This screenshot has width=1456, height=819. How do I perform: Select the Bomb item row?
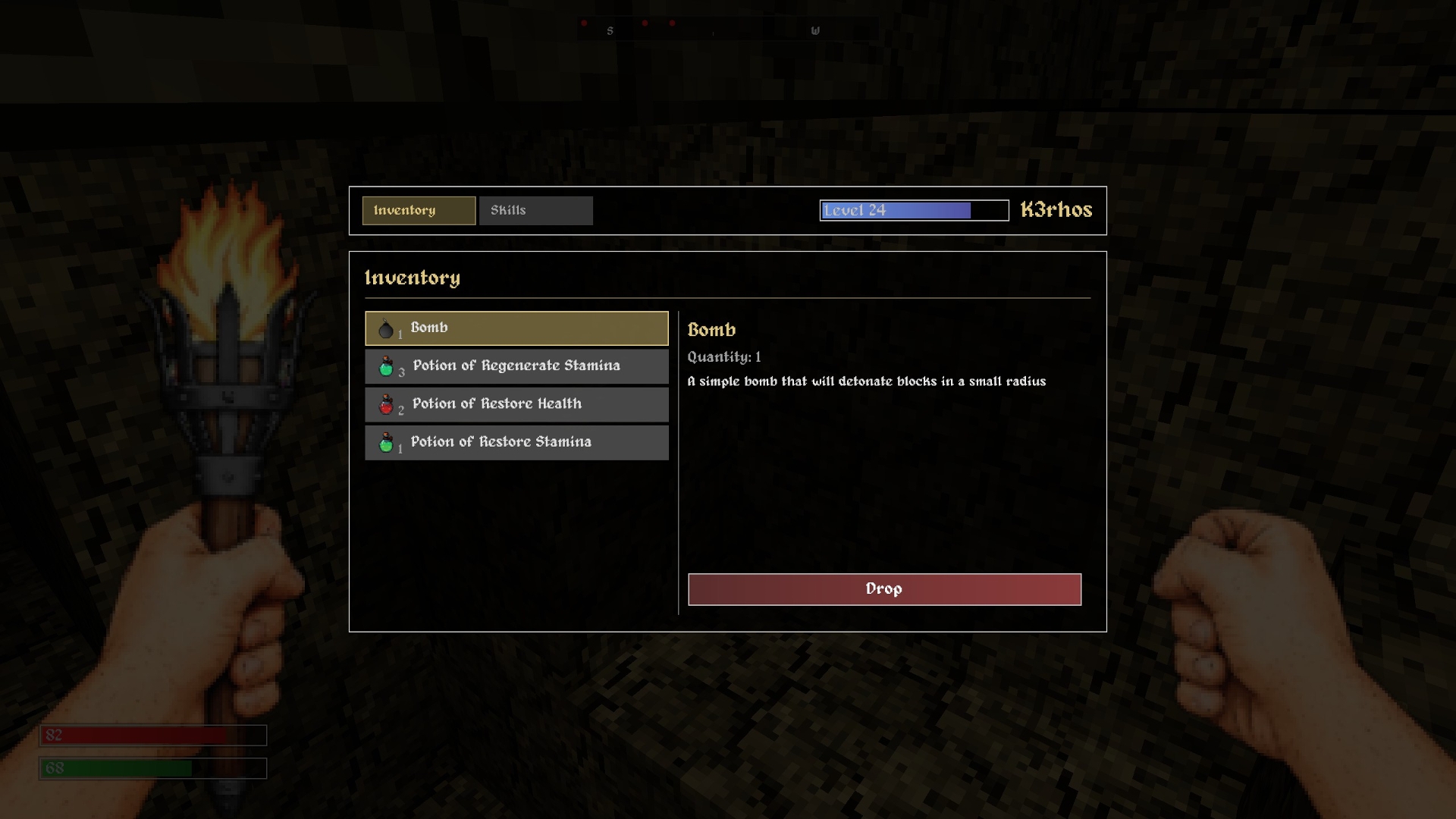pos(516,328)
